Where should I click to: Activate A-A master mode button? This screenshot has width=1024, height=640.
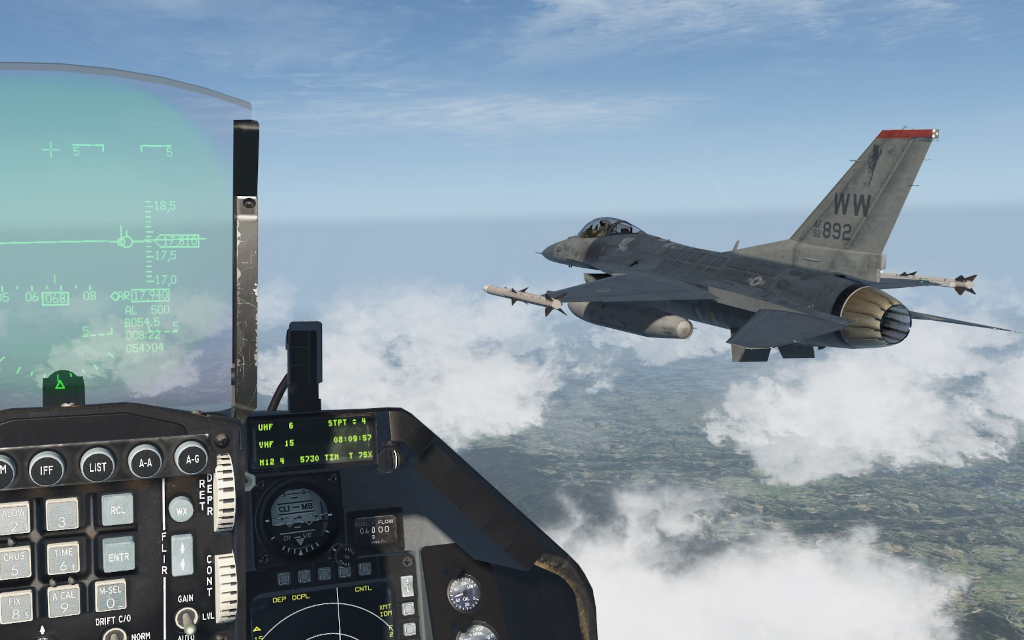pyautogui.click(x=145, y=461)
